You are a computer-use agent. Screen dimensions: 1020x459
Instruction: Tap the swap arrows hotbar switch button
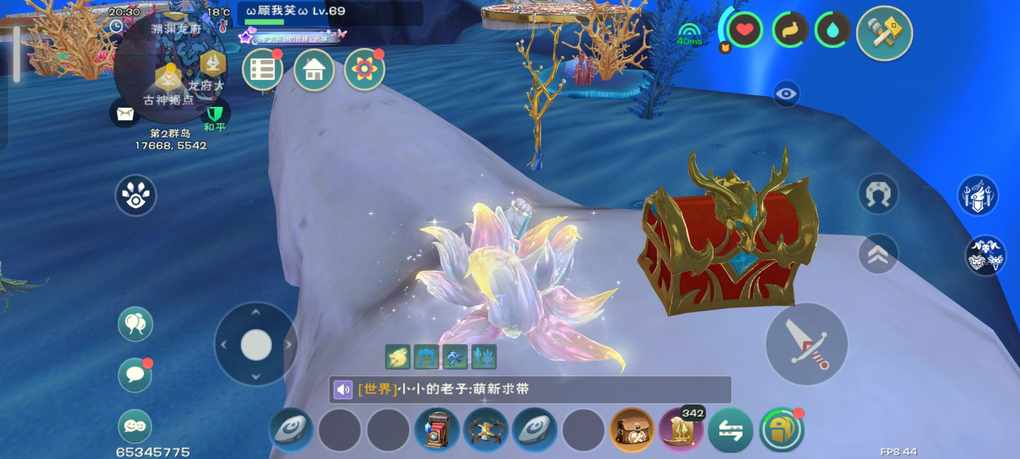[x=731, y=431]
